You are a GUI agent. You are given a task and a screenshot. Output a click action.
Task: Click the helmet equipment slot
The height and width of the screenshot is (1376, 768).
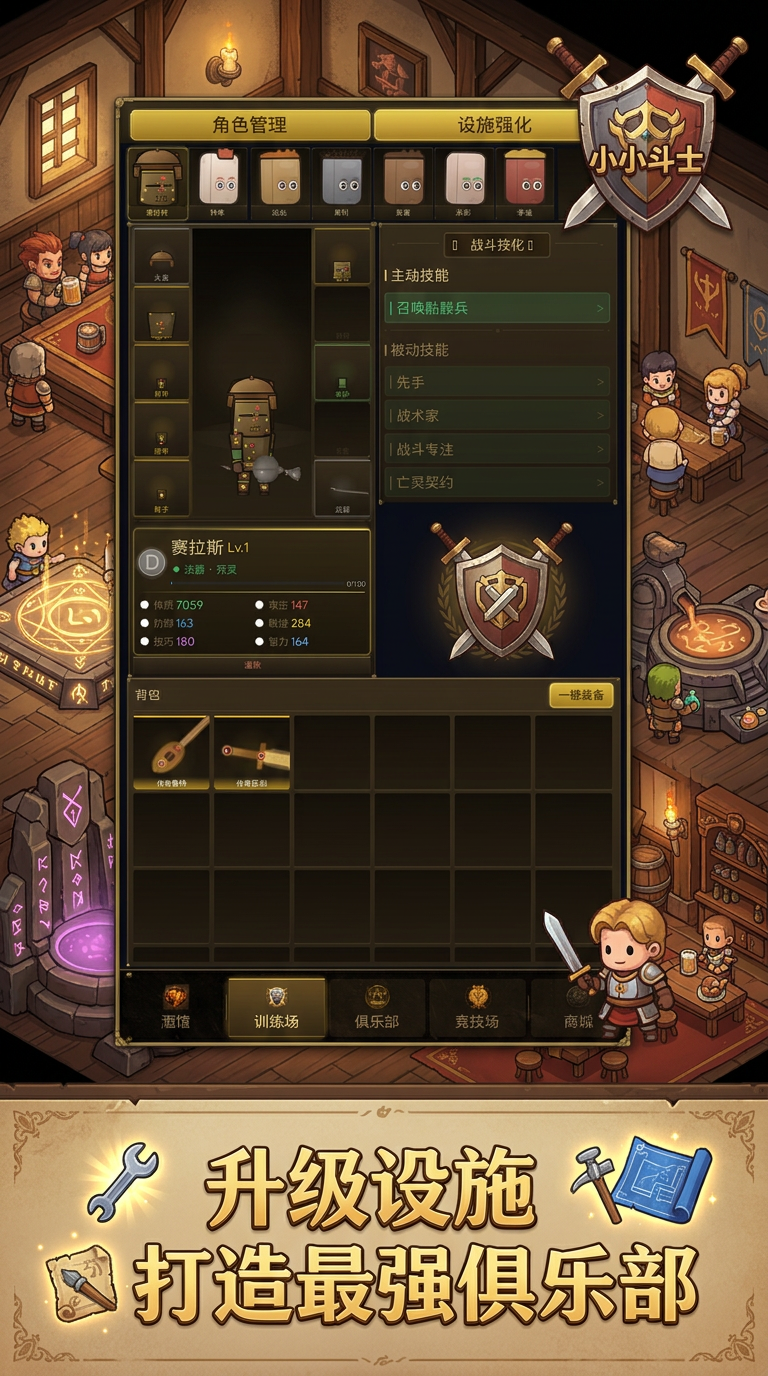pos(161,256)
